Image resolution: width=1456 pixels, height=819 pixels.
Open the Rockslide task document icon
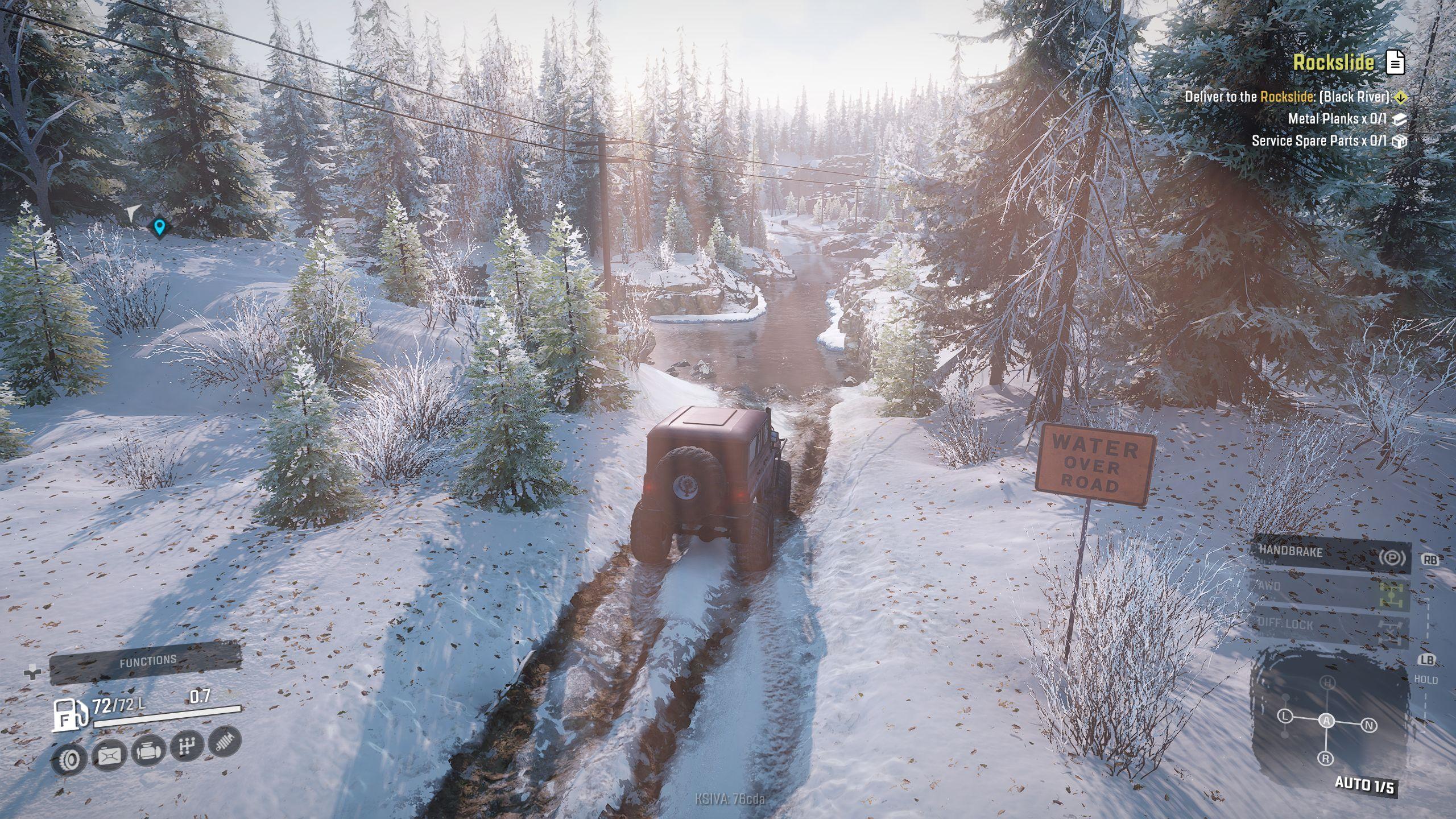pos(1395,62)
